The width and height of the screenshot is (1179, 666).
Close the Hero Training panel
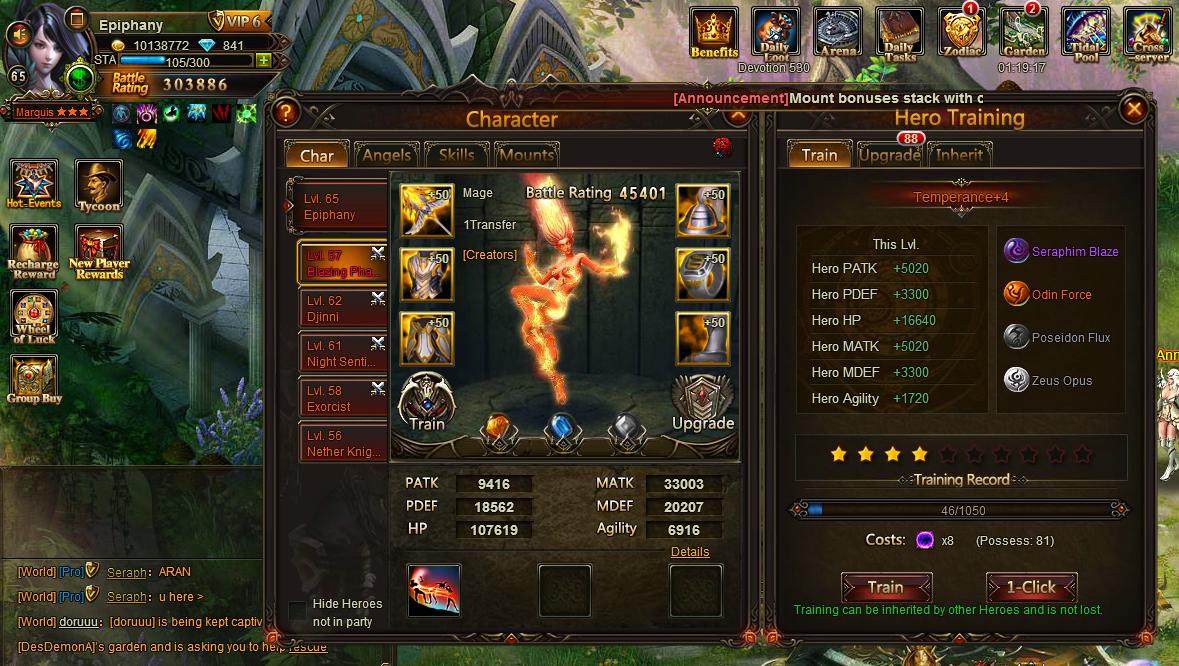pyautogui.click(x=1134, y=108)
